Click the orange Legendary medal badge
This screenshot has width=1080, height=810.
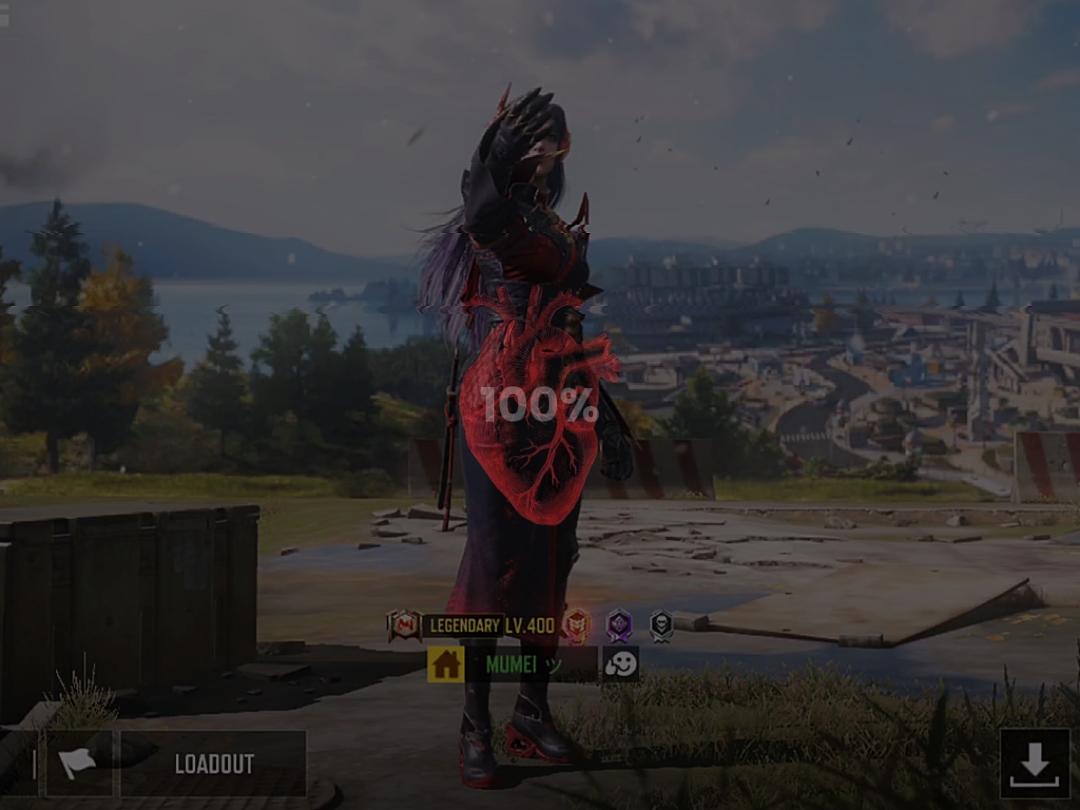pyautogui.click(x=576, y=626)
